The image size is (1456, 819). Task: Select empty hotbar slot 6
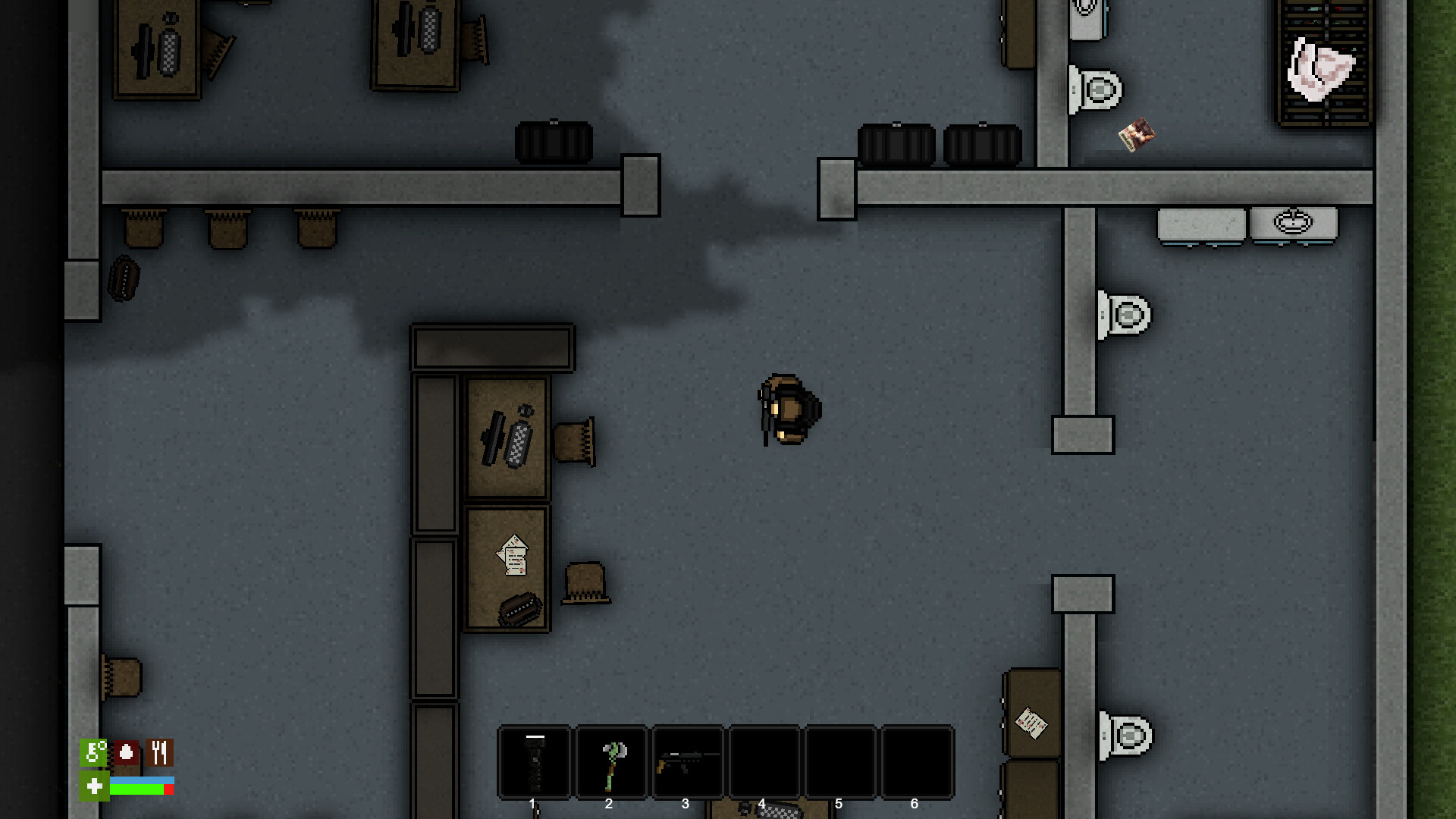917,761
